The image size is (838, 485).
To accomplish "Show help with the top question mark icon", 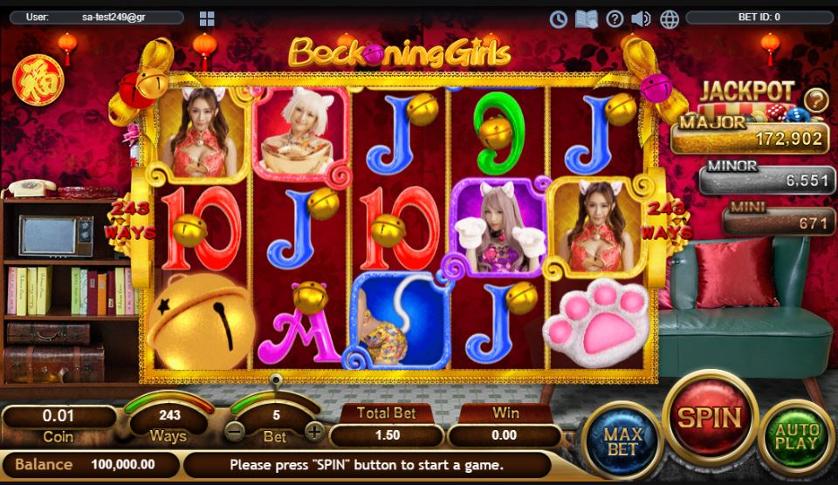I will (x=614, y=19).
